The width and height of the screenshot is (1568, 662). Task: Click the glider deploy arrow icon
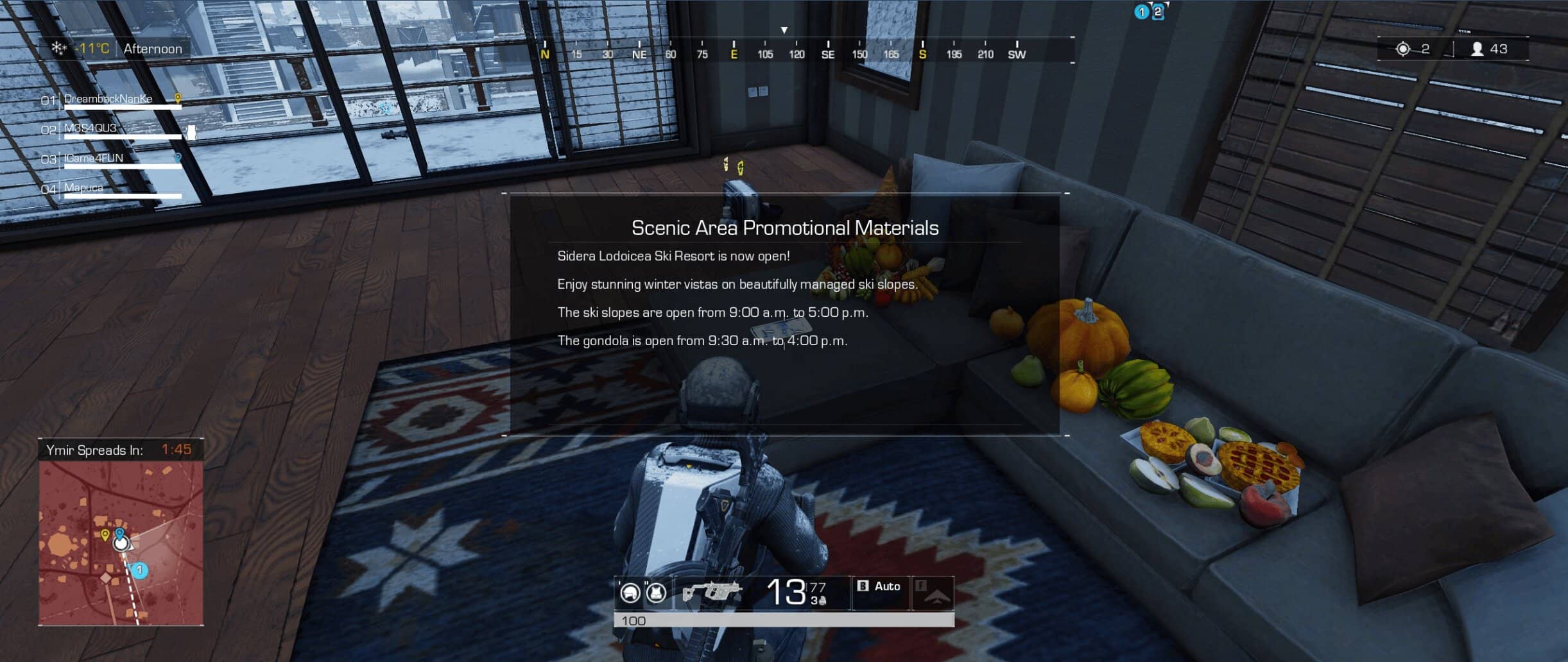coord(934,594)
